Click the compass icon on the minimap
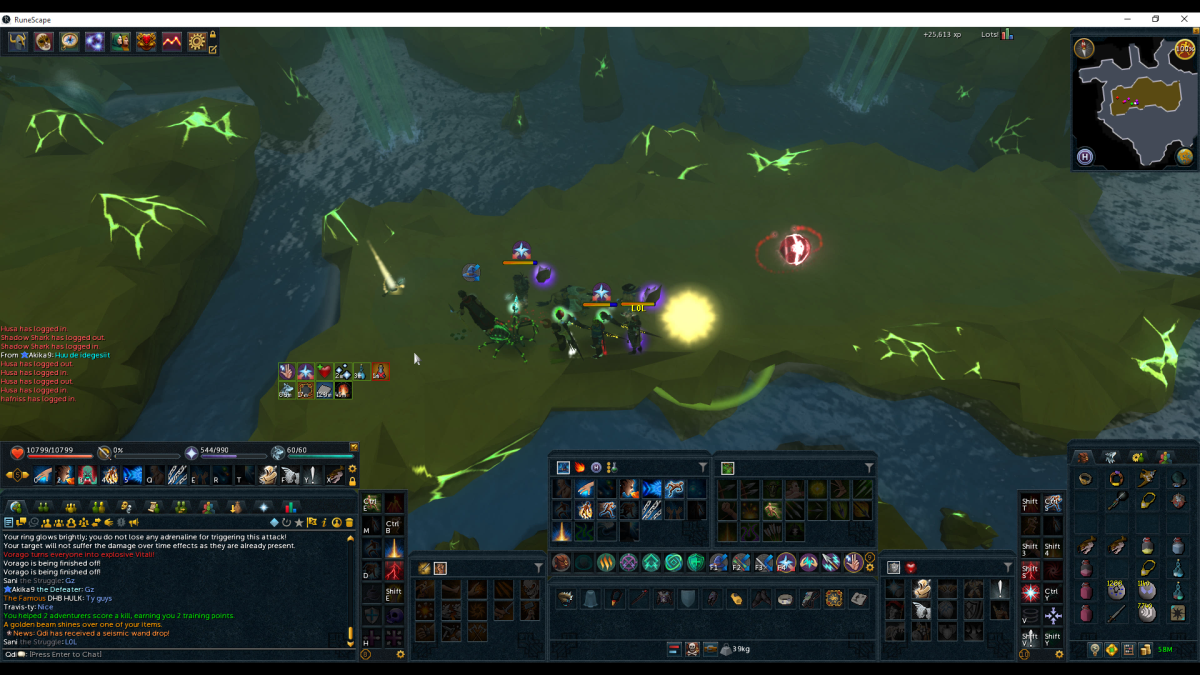The width and height of the screenshot is (1200, 675). pyautogui.click(x=1084, y=48)
